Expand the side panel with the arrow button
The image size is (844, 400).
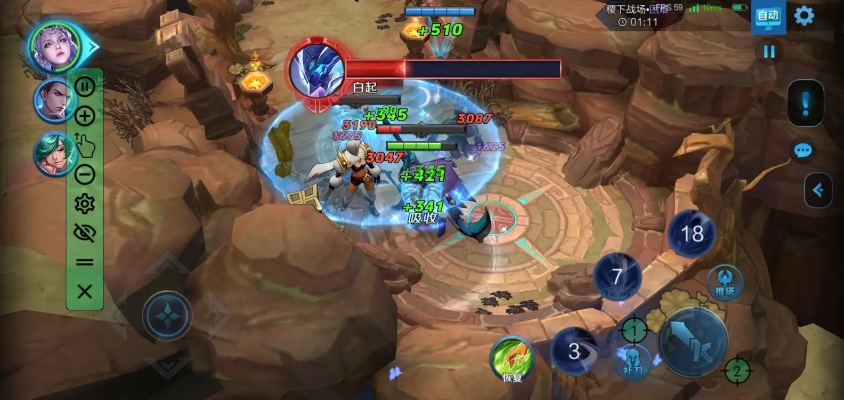tap(819, 189)
